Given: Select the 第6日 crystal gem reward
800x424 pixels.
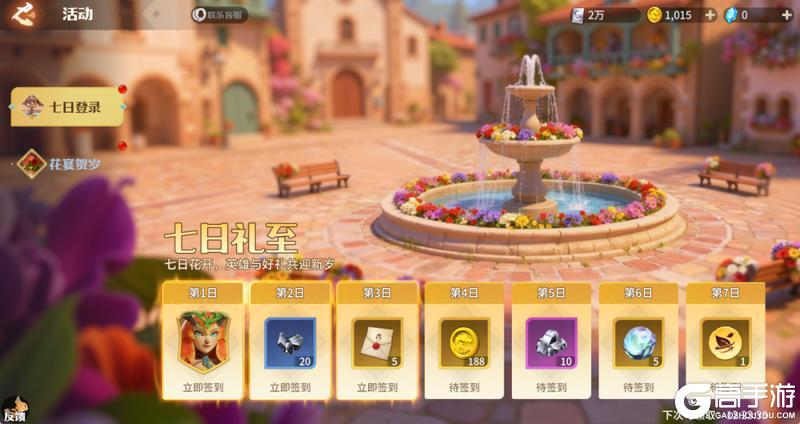Looking at the screenshot, I should tap(638, 341).
